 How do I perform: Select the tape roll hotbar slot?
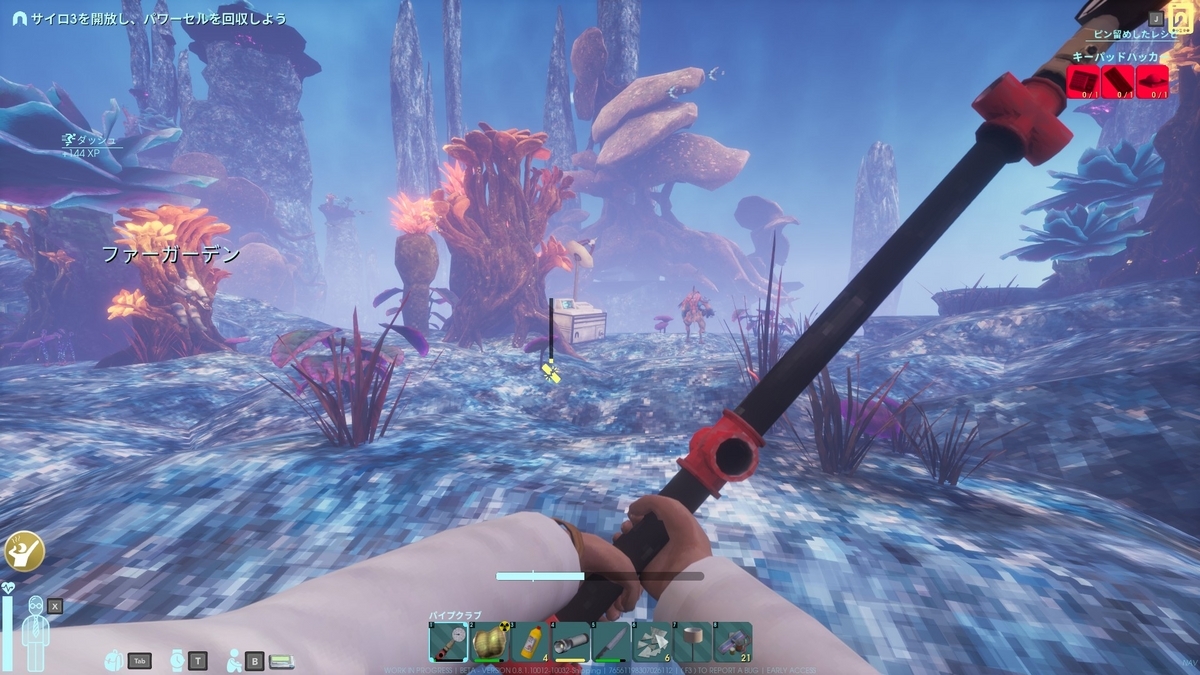[693, 641]
